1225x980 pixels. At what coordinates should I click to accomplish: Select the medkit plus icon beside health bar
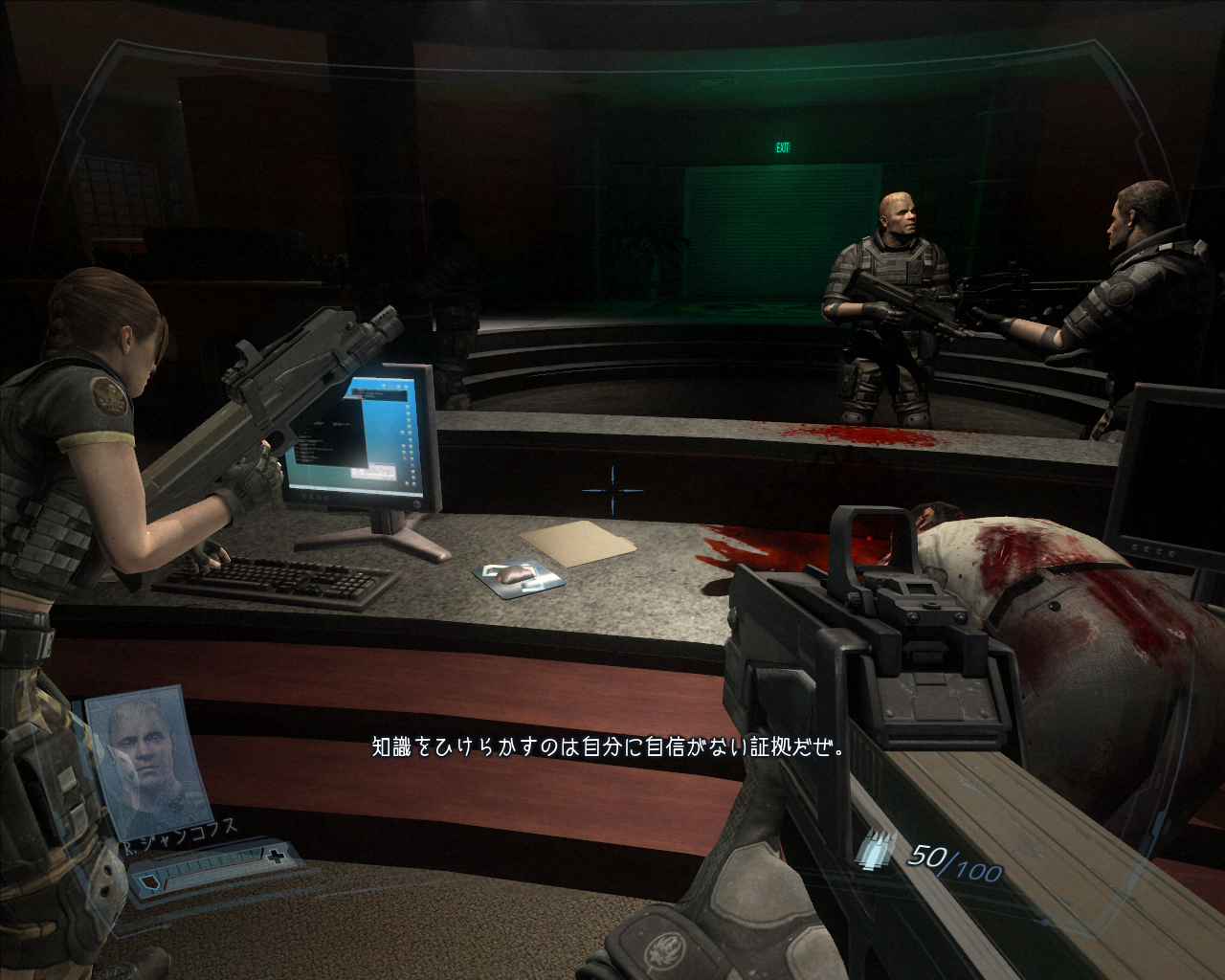pos(277,855)
